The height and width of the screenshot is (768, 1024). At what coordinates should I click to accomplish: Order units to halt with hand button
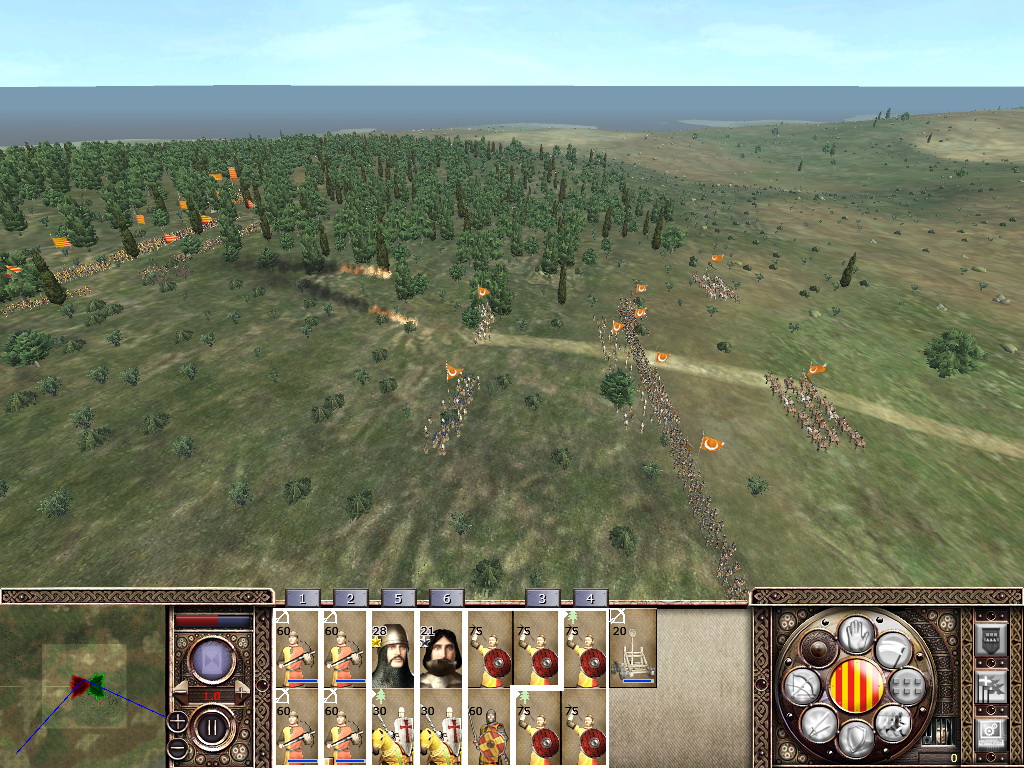pyautogui.click(x=857, y=635)
